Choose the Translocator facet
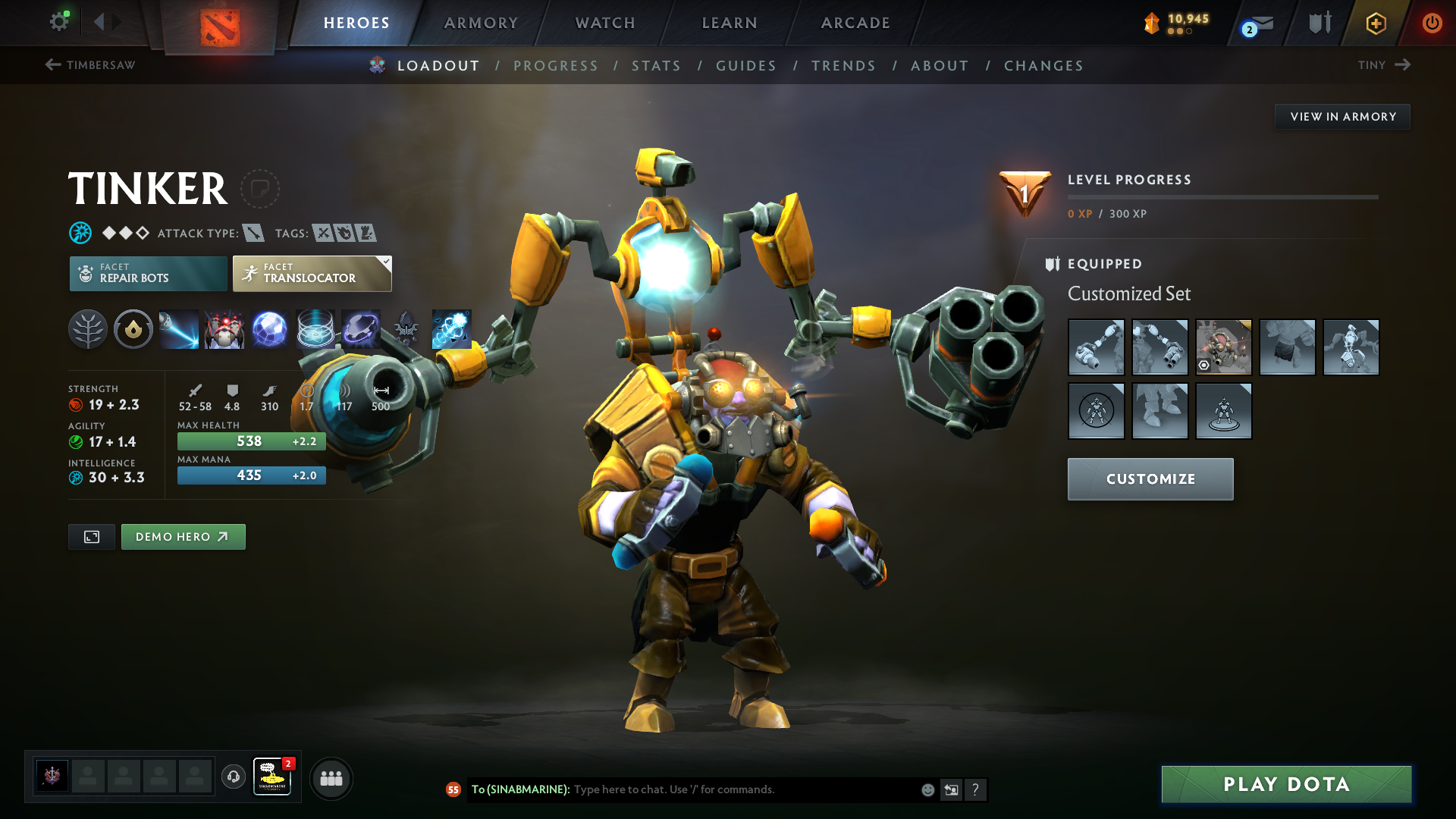Screen dimensions: 1456x819 (x=312, y=274)
